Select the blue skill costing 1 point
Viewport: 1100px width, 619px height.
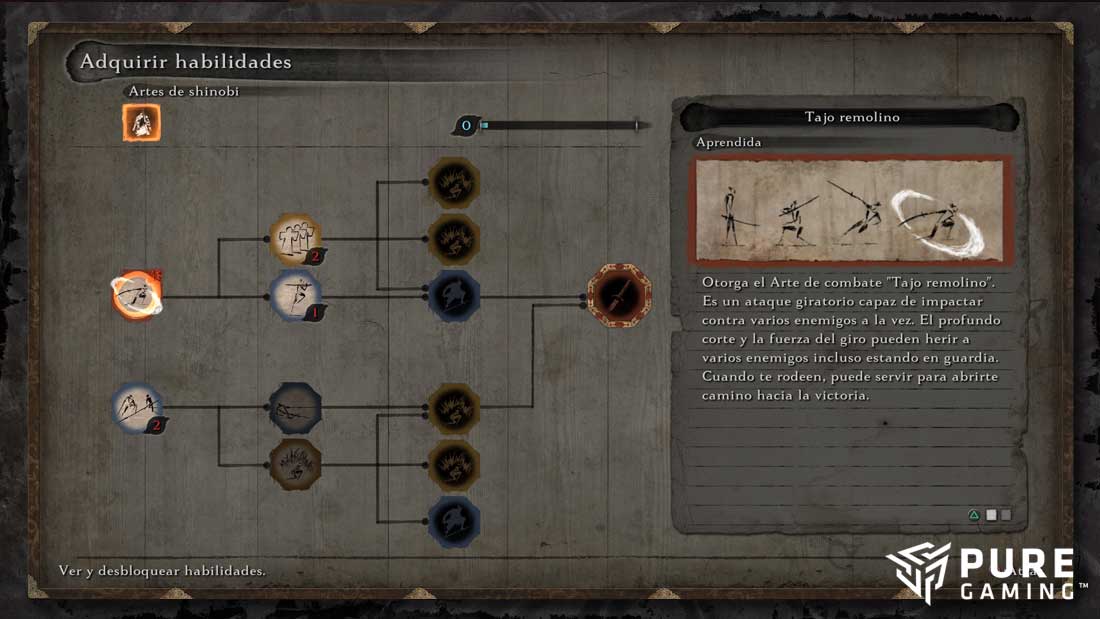pos(295,296)
